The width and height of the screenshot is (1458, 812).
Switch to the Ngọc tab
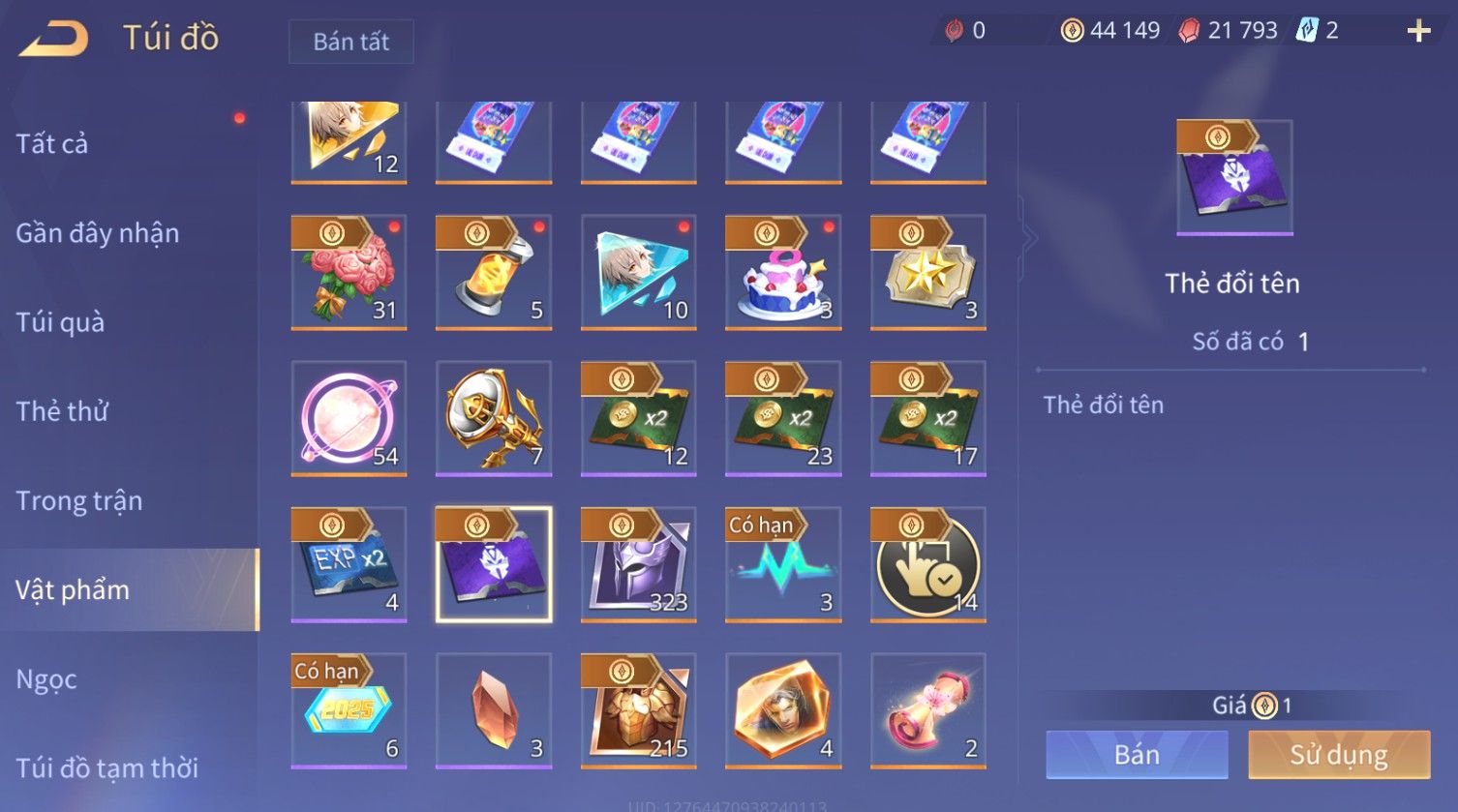pyautogui.click(x=46, y=679)
